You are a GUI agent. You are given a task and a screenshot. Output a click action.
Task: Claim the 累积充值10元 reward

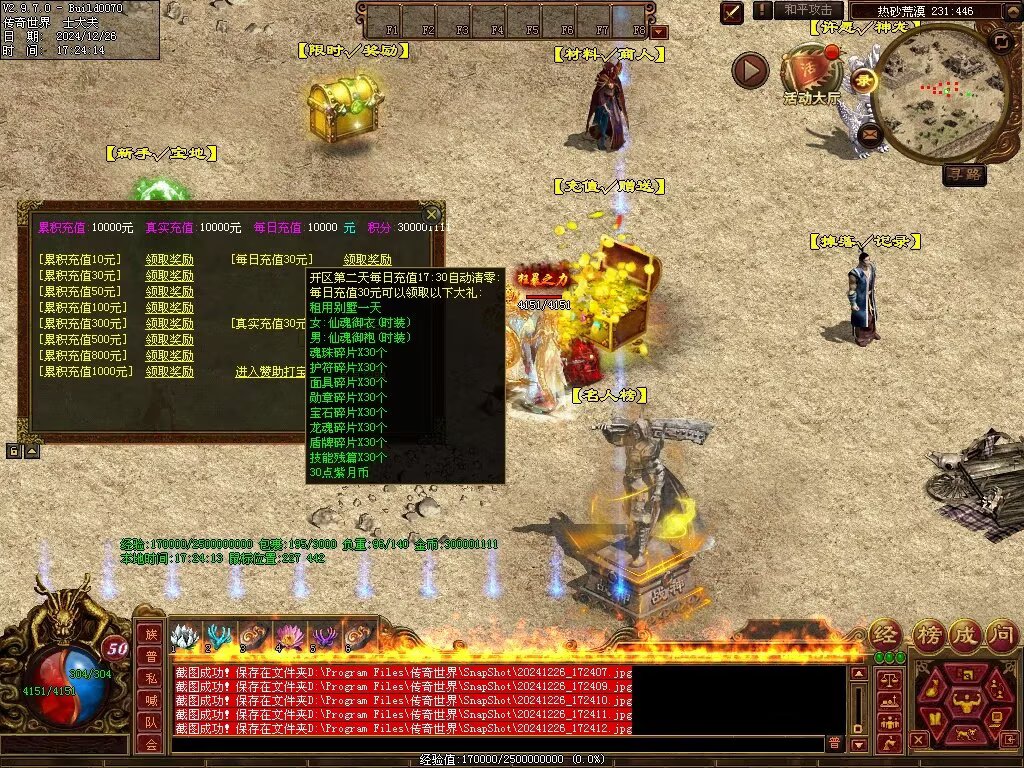click(x=169, y=260)
